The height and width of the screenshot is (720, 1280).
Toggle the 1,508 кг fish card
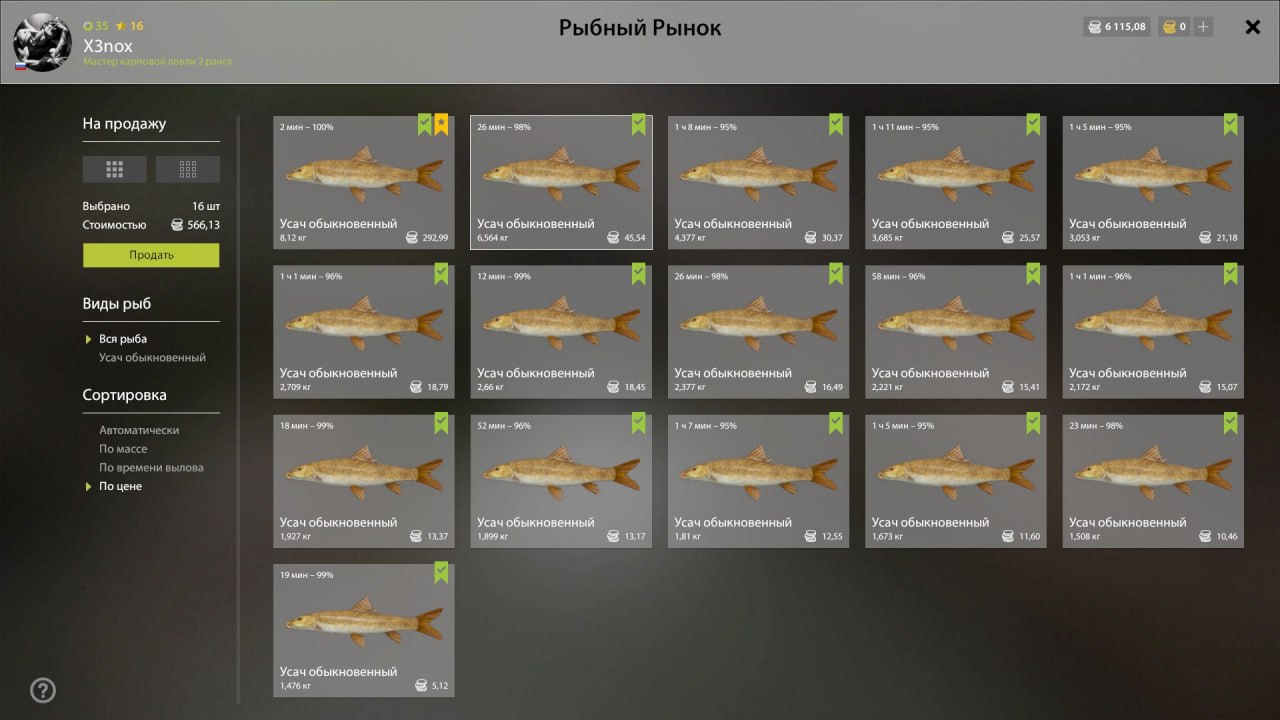(1153, 480)
